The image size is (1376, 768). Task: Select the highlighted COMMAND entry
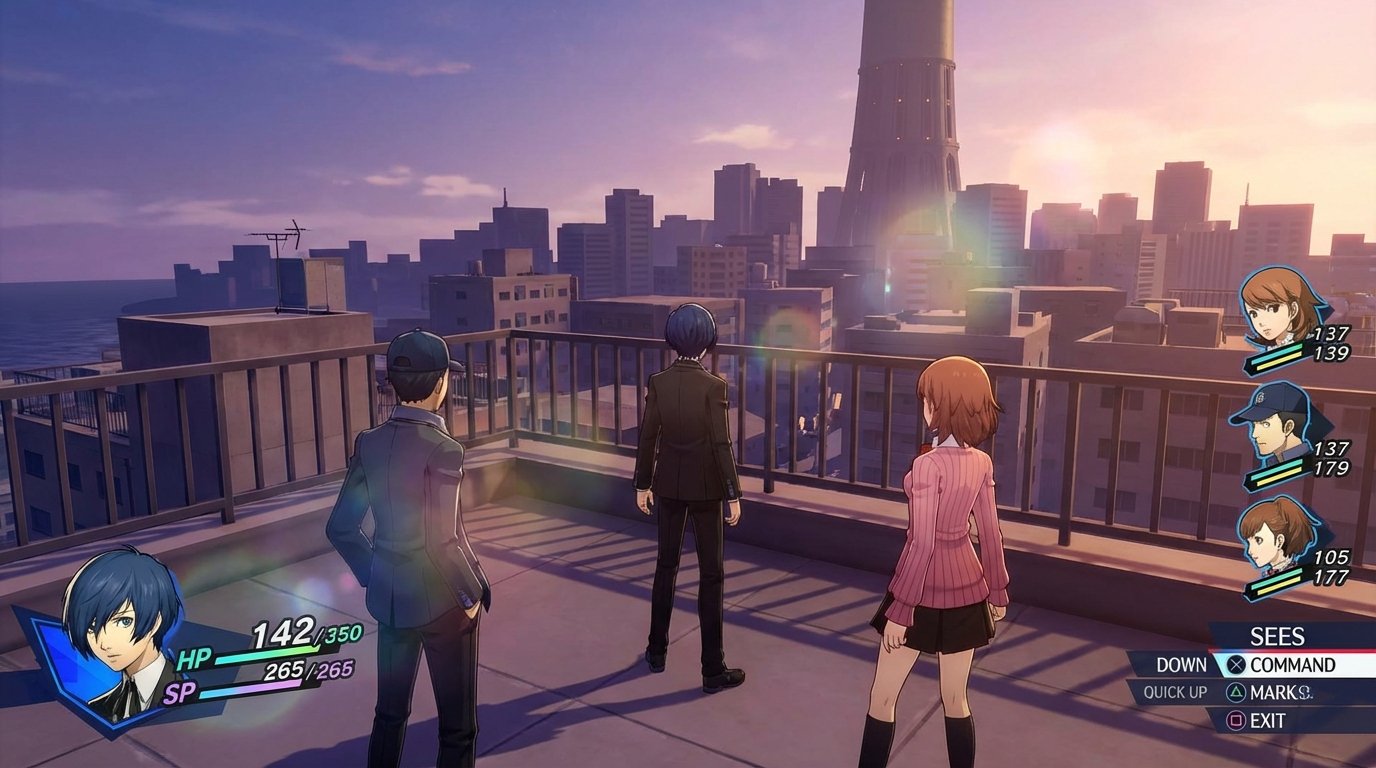(1293, 663)
